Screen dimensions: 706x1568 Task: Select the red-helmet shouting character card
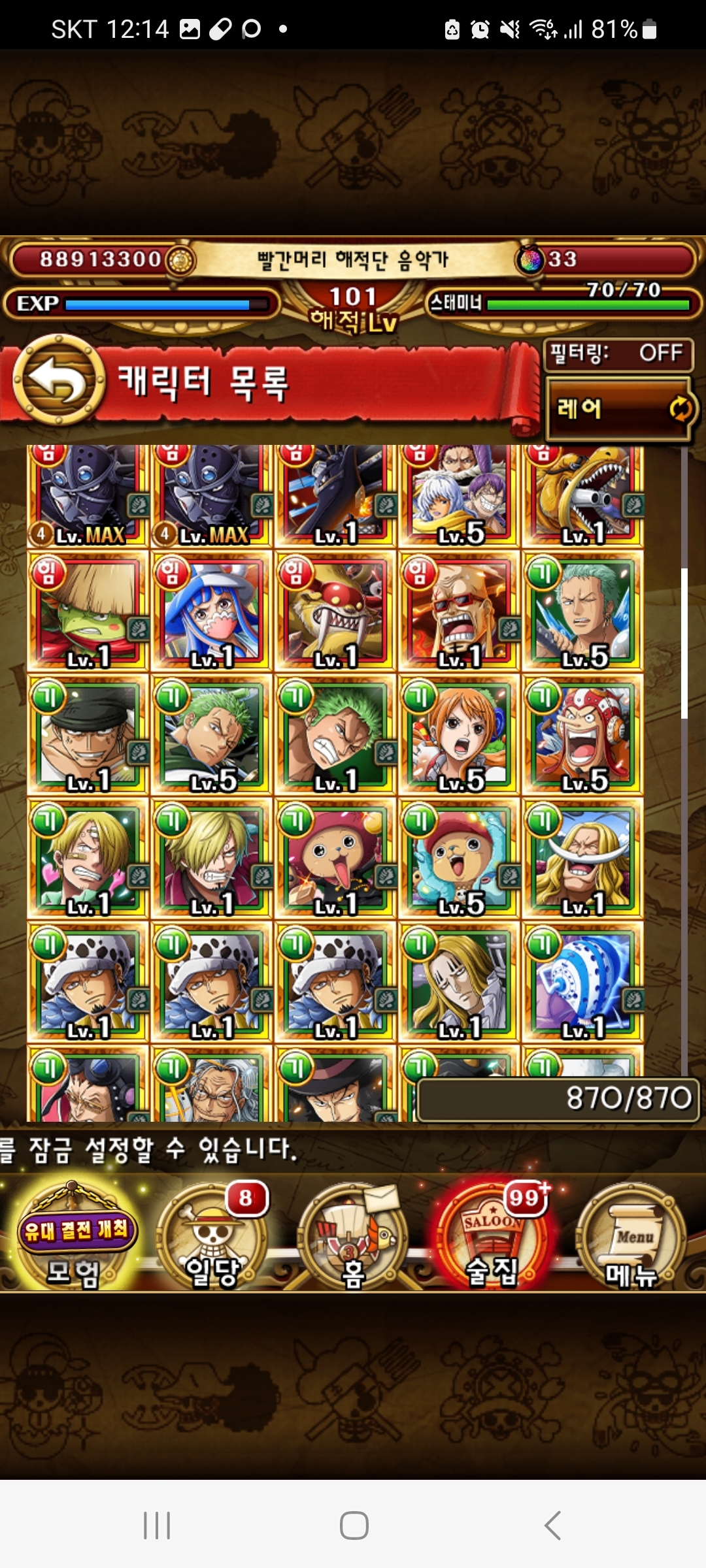[x=582, y=736]
